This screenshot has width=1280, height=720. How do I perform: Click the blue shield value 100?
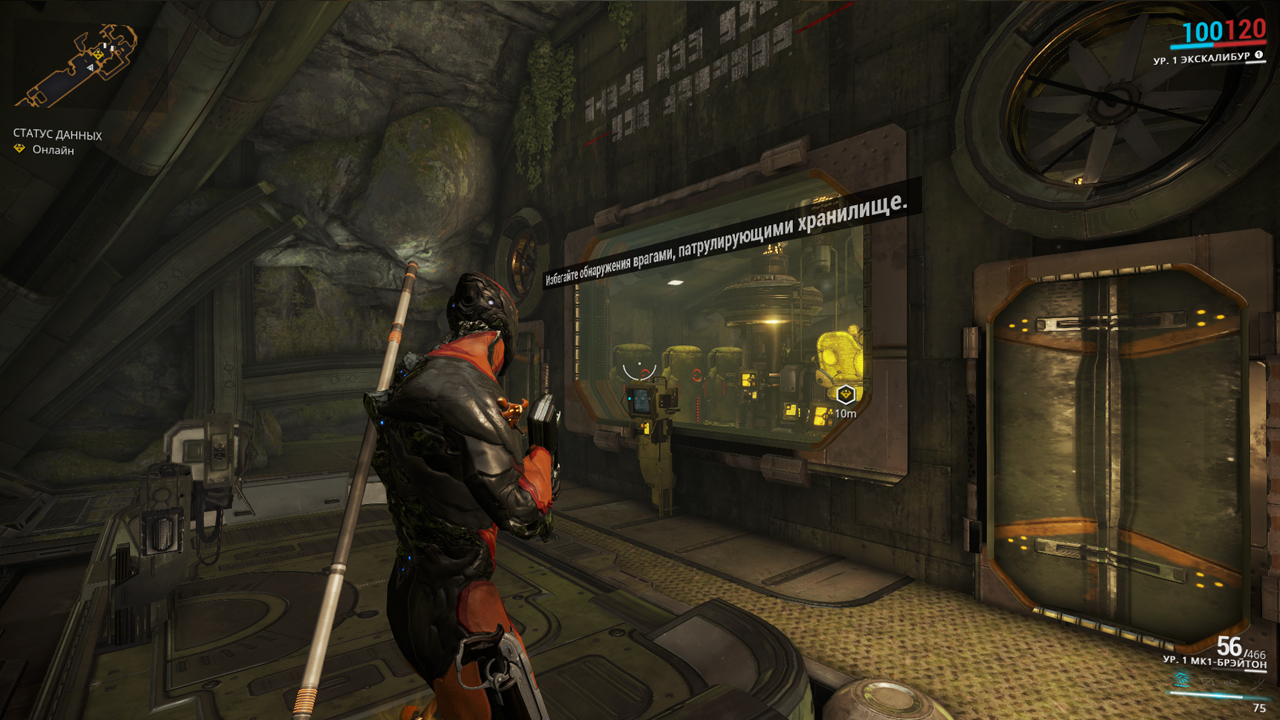click(x=1201, y=32)
